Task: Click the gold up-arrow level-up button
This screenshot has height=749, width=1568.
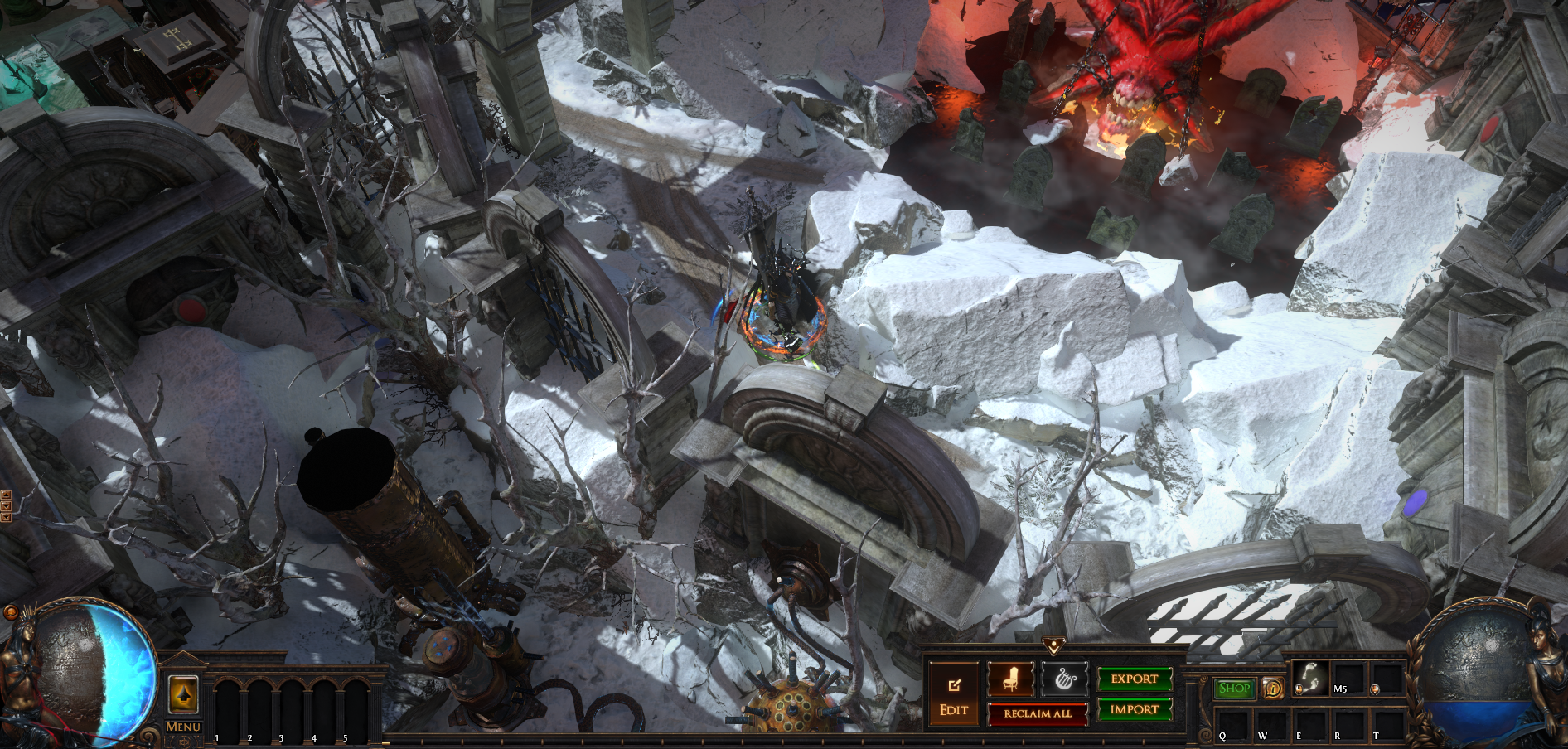Action: (x=183, y=693)
